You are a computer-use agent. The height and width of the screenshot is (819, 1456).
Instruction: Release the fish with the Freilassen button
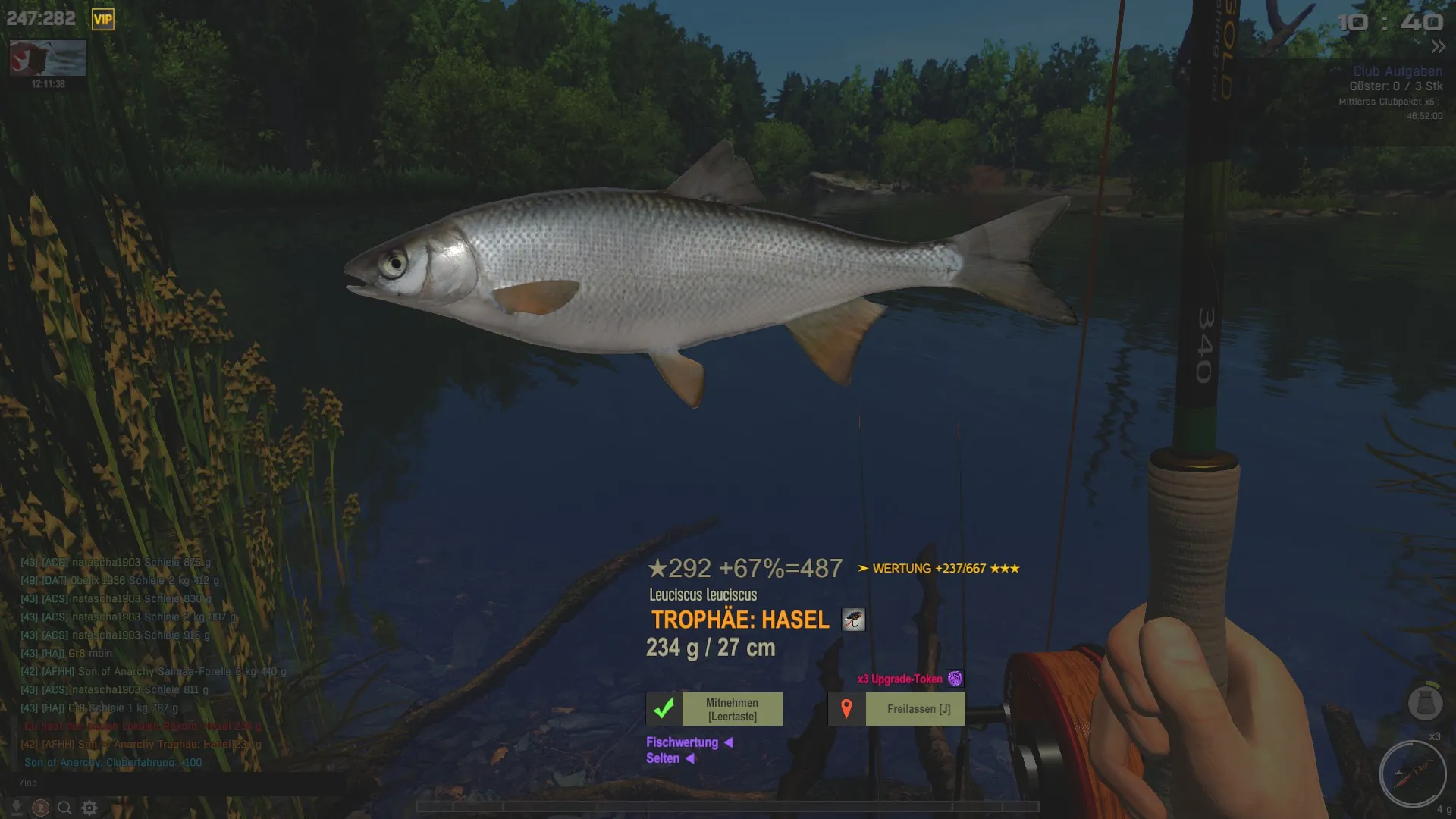tap(896, 709)
